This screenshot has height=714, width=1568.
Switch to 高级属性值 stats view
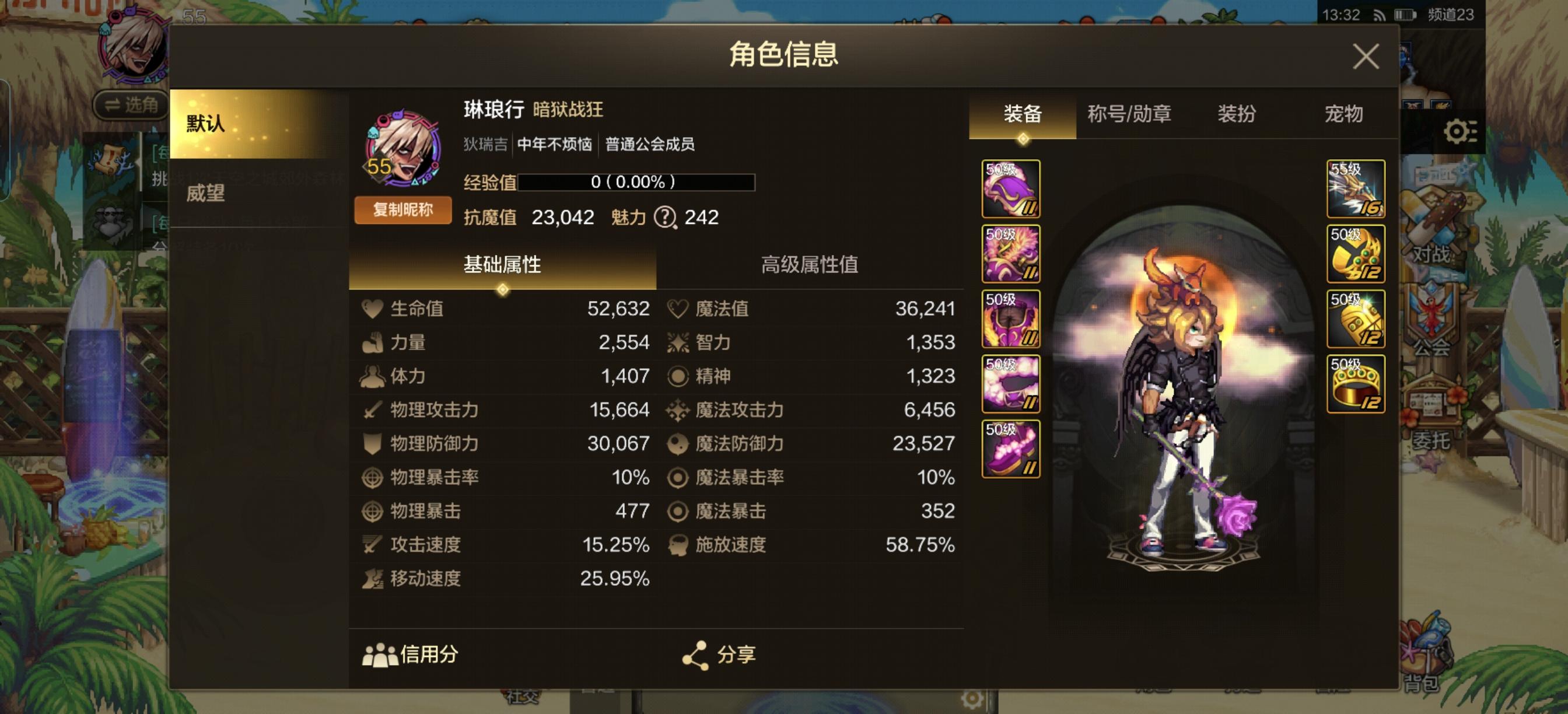pyautogui.click(x=810, y=266)
